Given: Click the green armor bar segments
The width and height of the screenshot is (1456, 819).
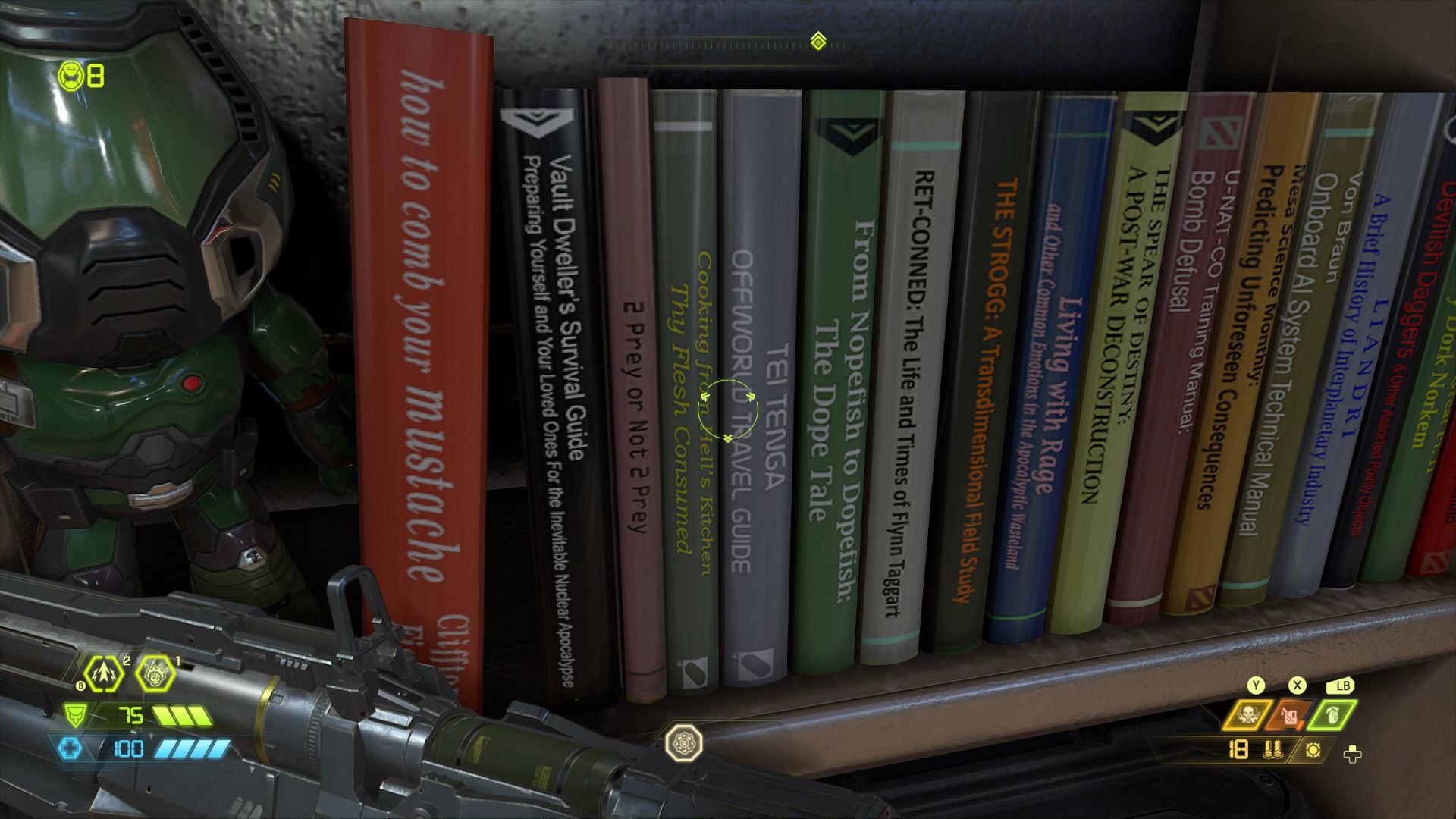Looking at the screenshot, I should [184, 716].
